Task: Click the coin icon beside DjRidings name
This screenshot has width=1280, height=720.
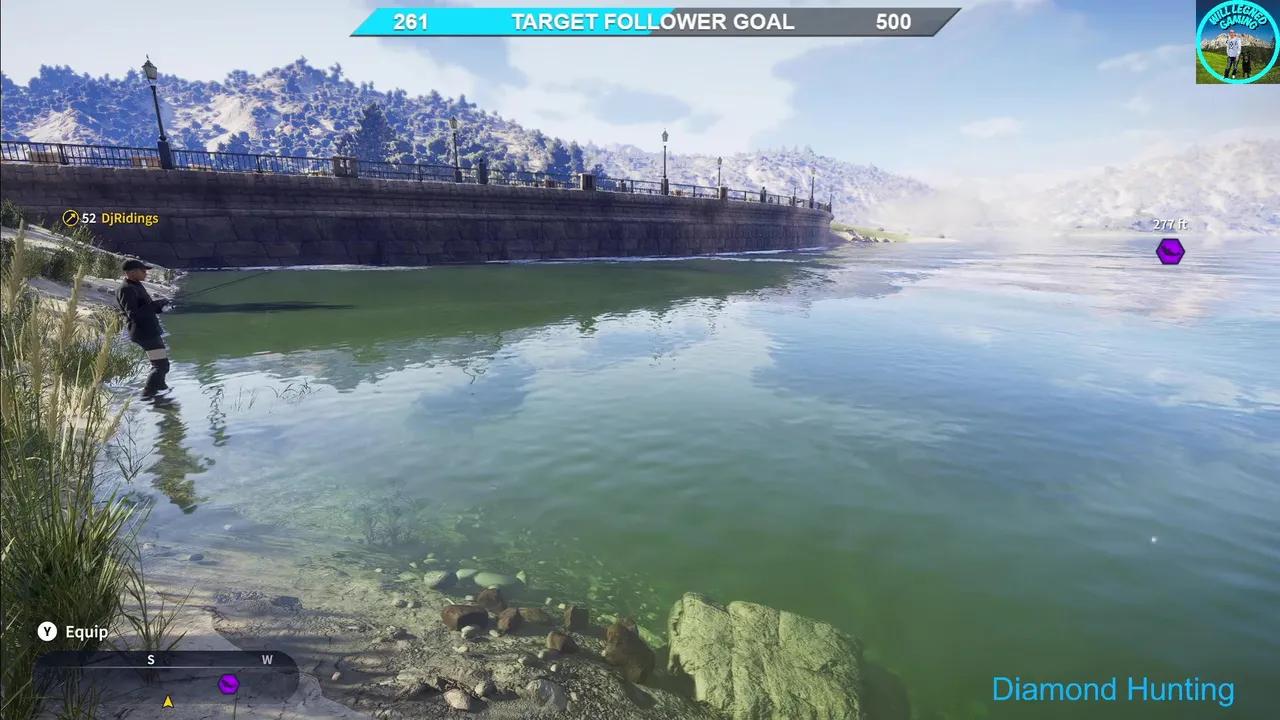Action: [x=69, y=218]
